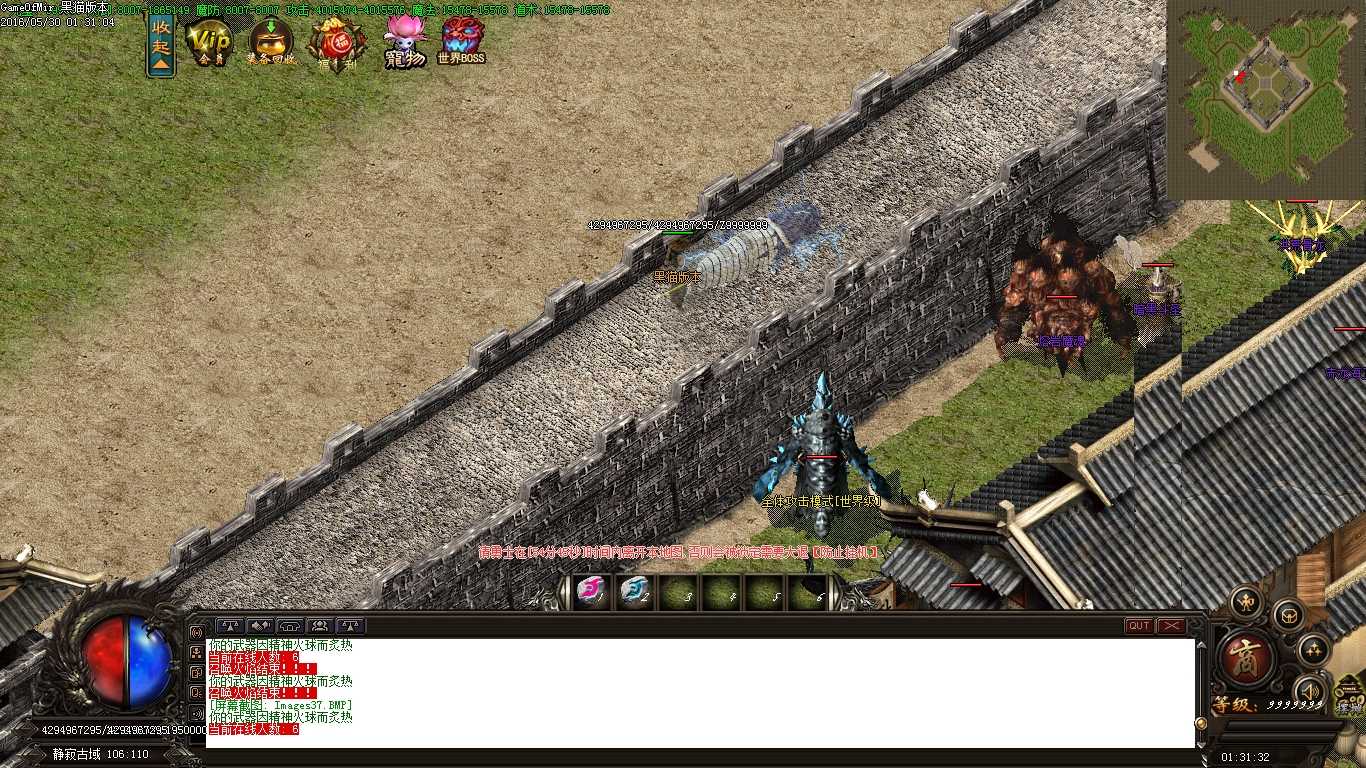Click the topmost round icon above the merchant emblem
Image resolution: width=1366 pixels, height=768 pixels.
pos(1246,601)
